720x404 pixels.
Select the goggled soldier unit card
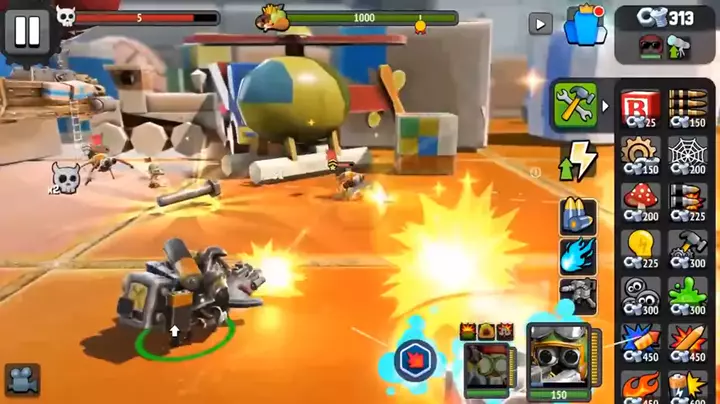558,360
